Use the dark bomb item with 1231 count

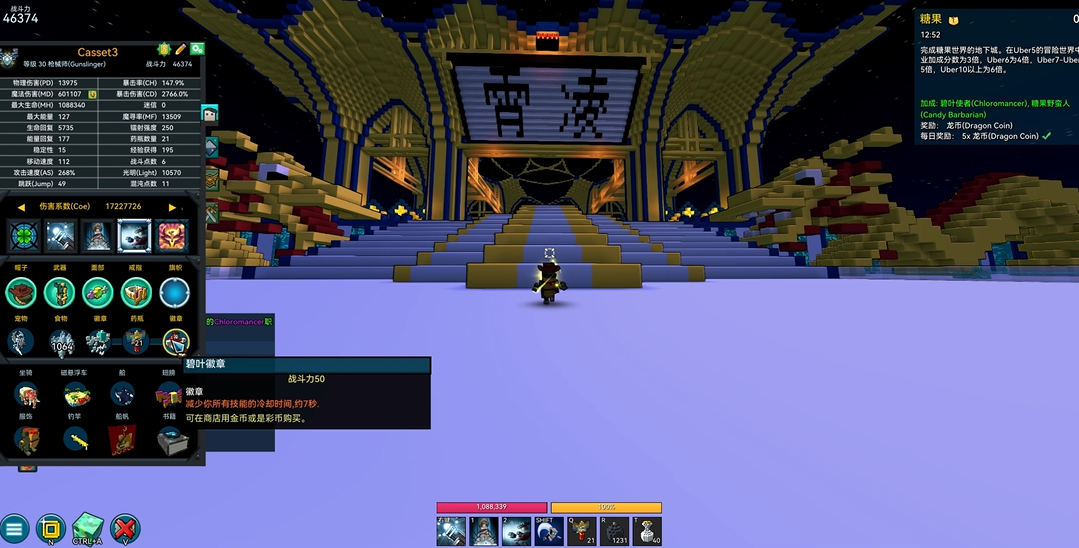click(615, 532)
